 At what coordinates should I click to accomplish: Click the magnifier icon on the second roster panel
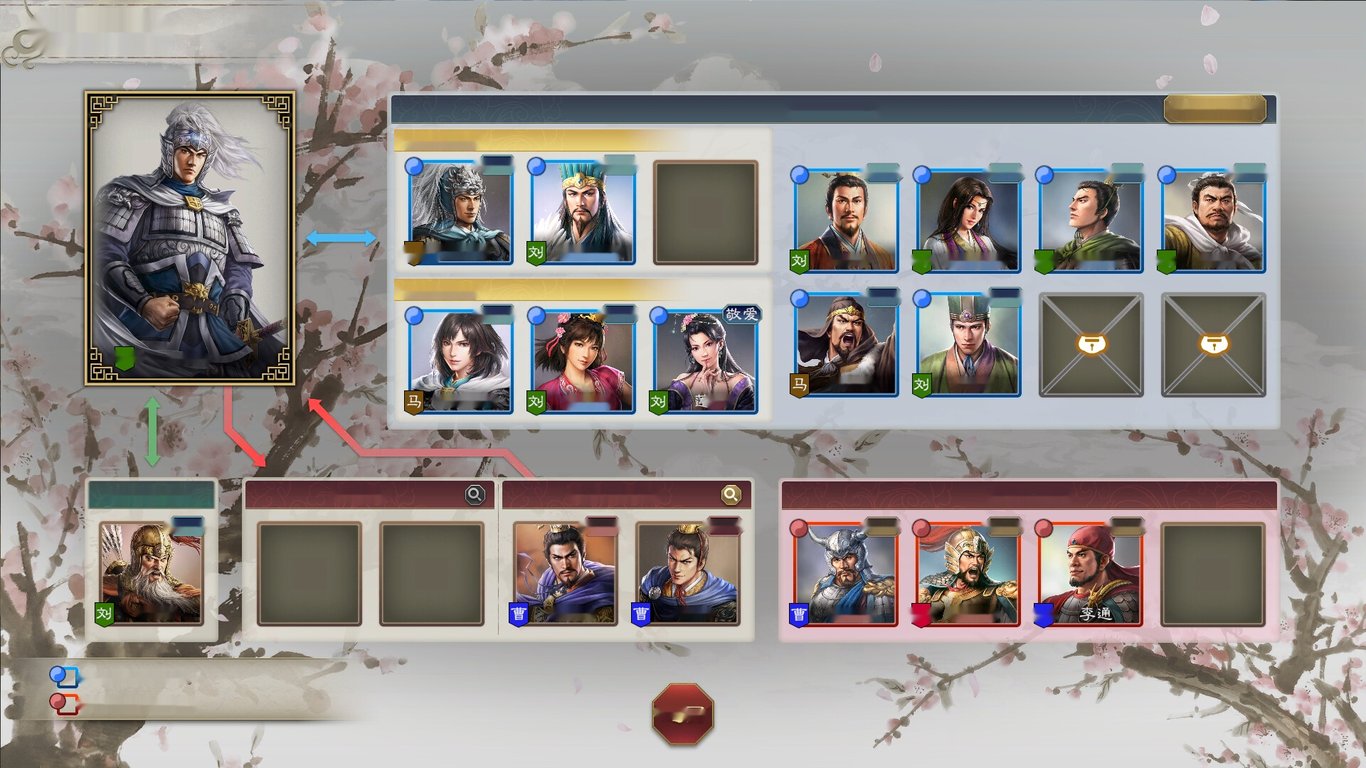(733, 494)
